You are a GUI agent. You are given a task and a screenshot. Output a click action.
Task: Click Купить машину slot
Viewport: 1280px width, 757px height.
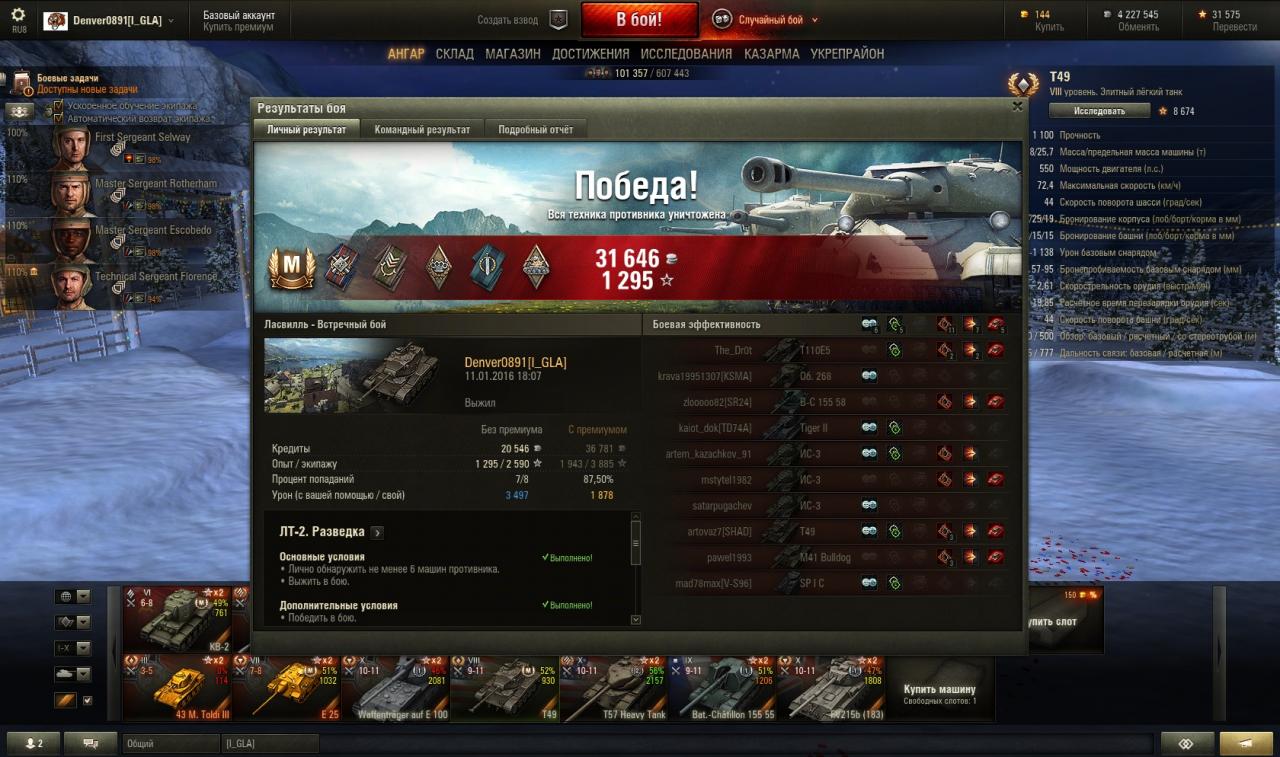coord(940,690)
